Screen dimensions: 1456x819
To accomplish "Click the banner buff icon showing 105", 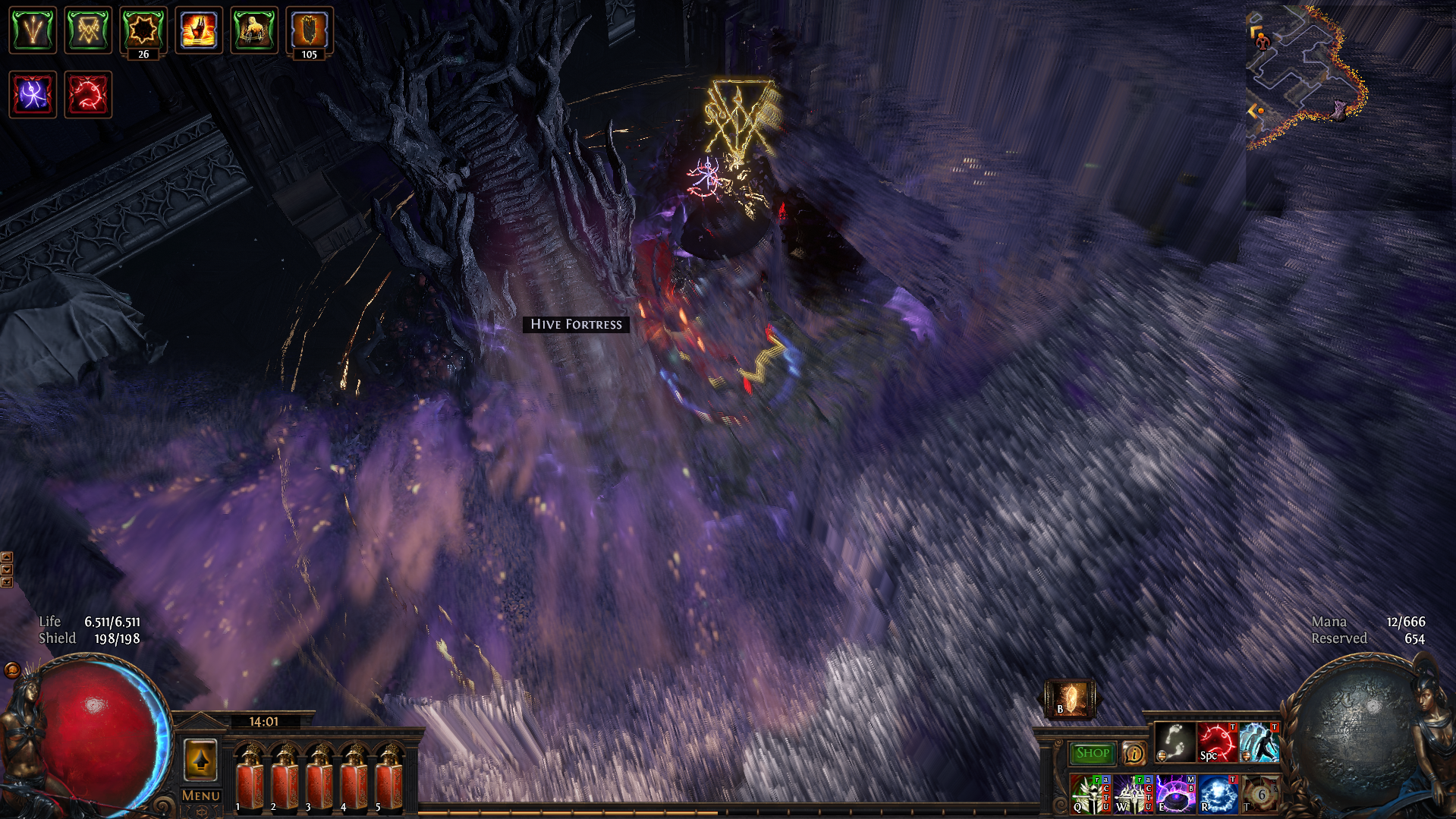I will (310, 30).
